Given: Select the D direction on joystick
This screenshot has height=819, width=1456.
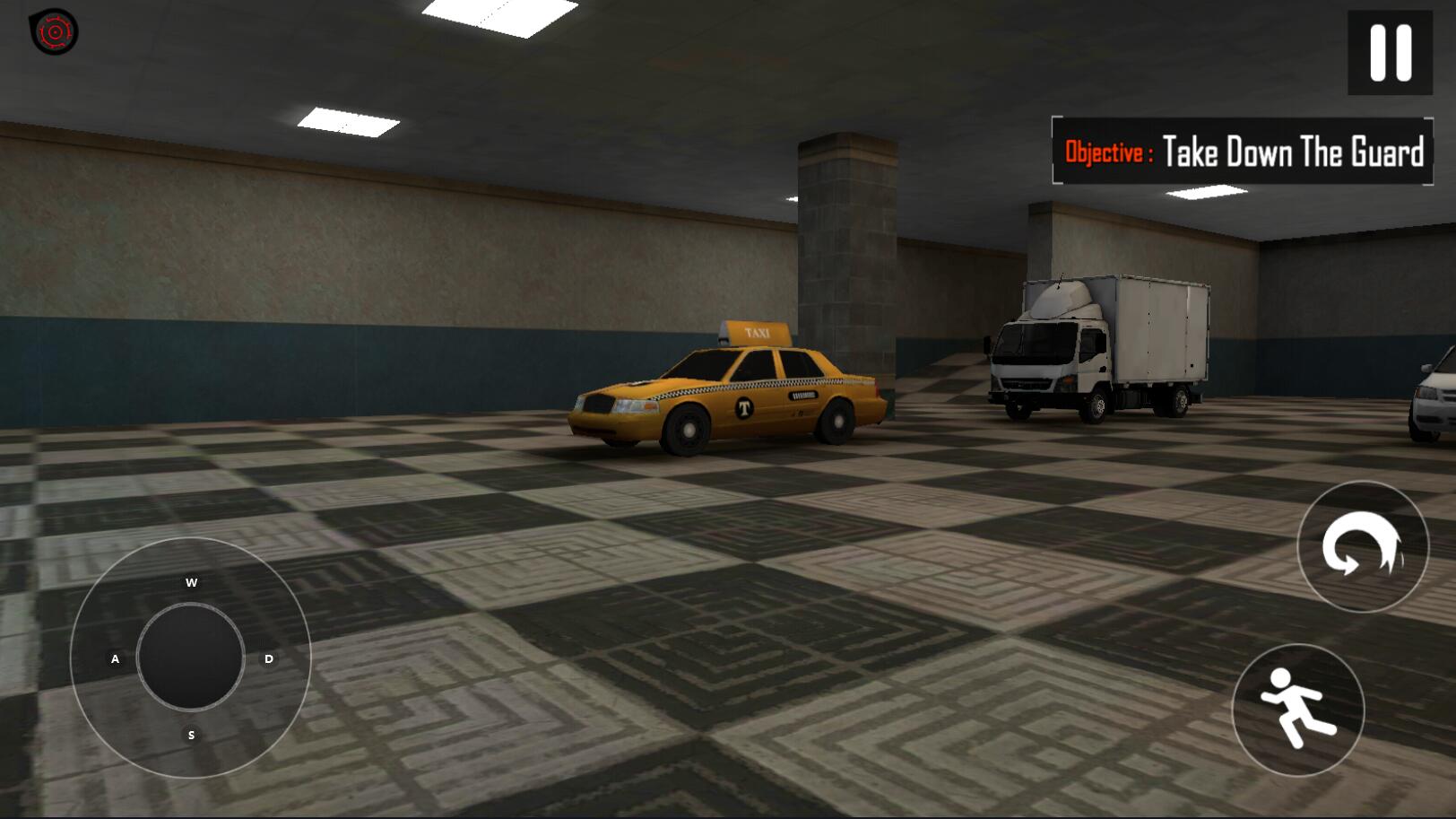Looking at the screenshot, I should point(268,659).
